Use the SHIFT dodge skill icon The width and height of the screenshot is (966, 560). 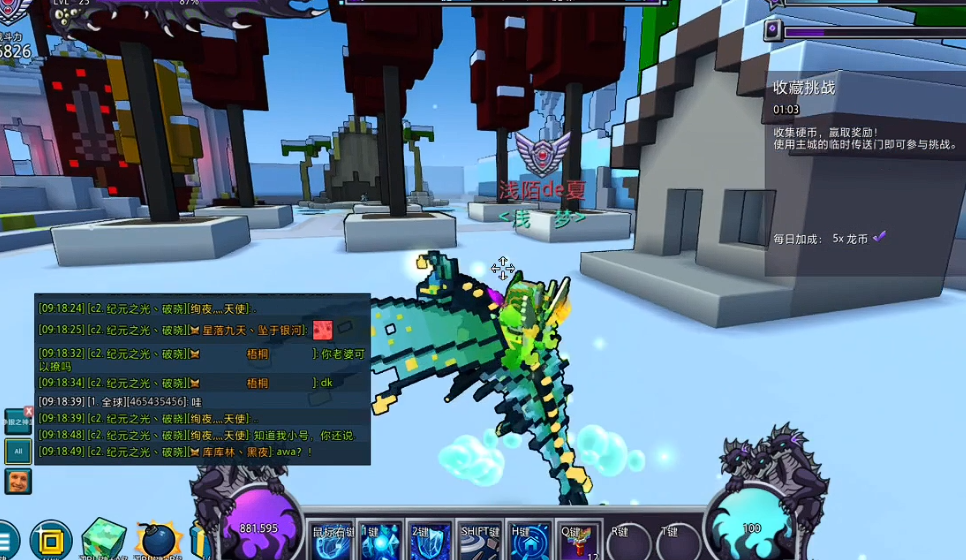[x=480, y=541]
